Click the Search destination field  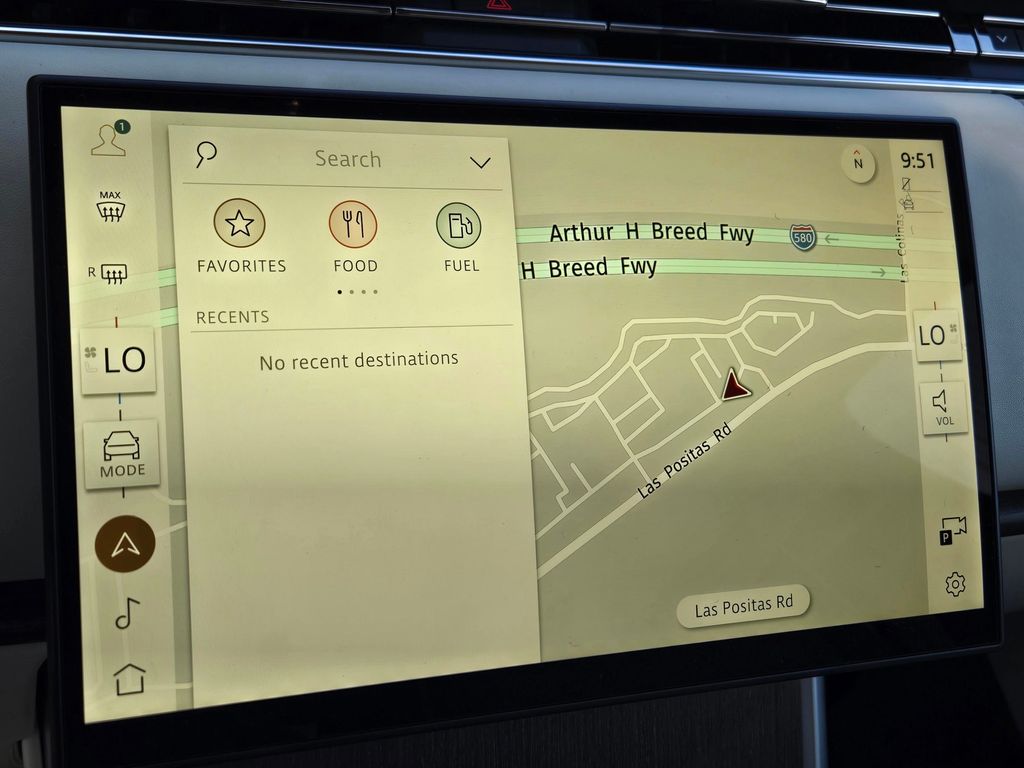[348, 159]
